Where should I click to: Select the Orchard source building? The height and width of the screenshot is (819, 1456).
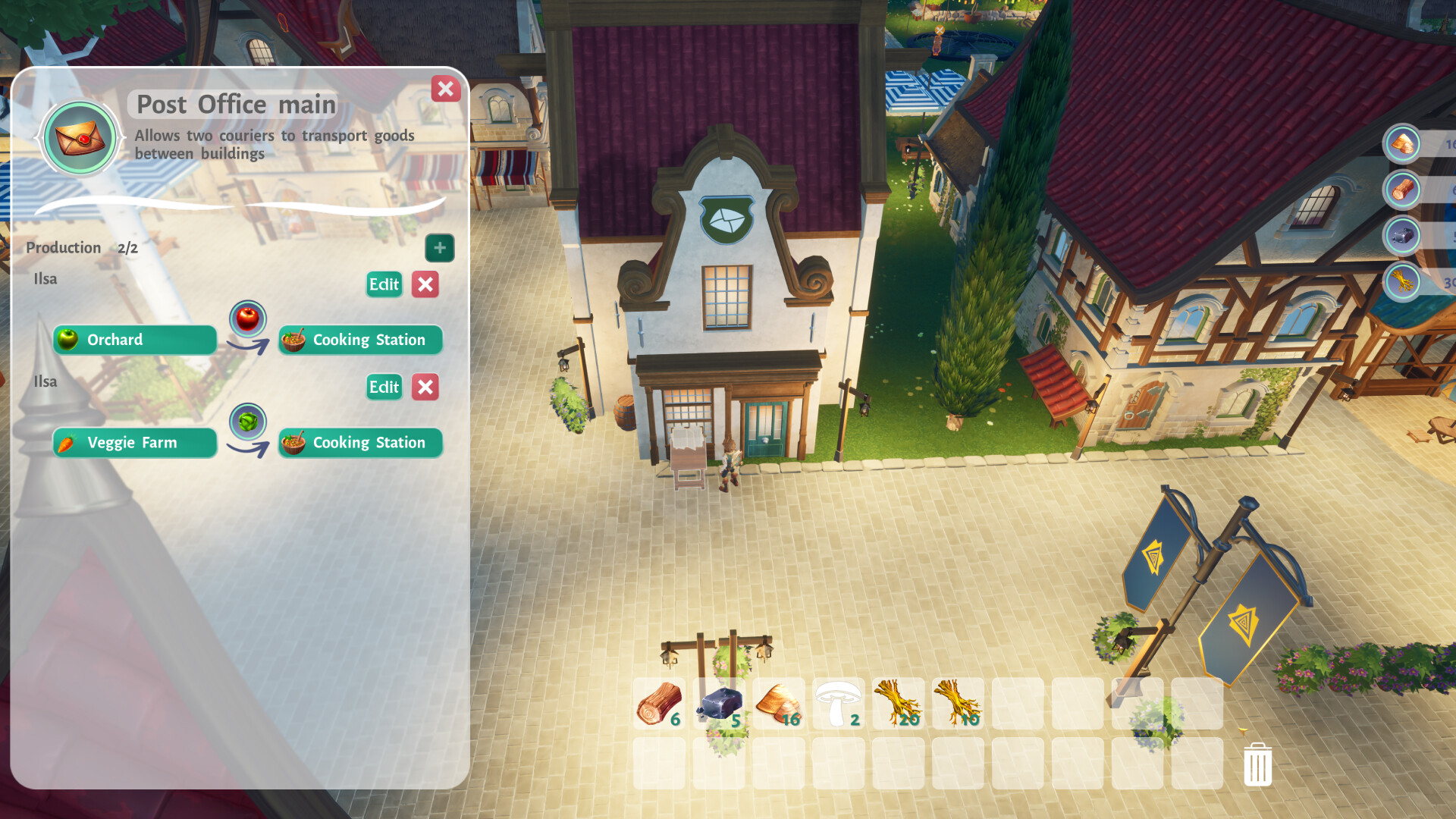(x=134, y=340)
